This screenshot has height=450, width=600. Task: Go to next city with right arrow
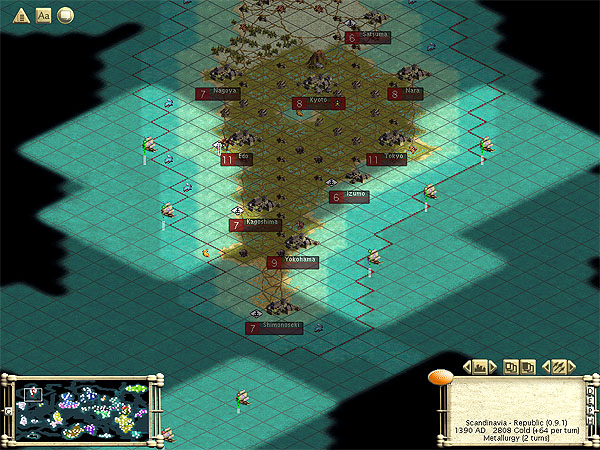[x=493, y=367]
